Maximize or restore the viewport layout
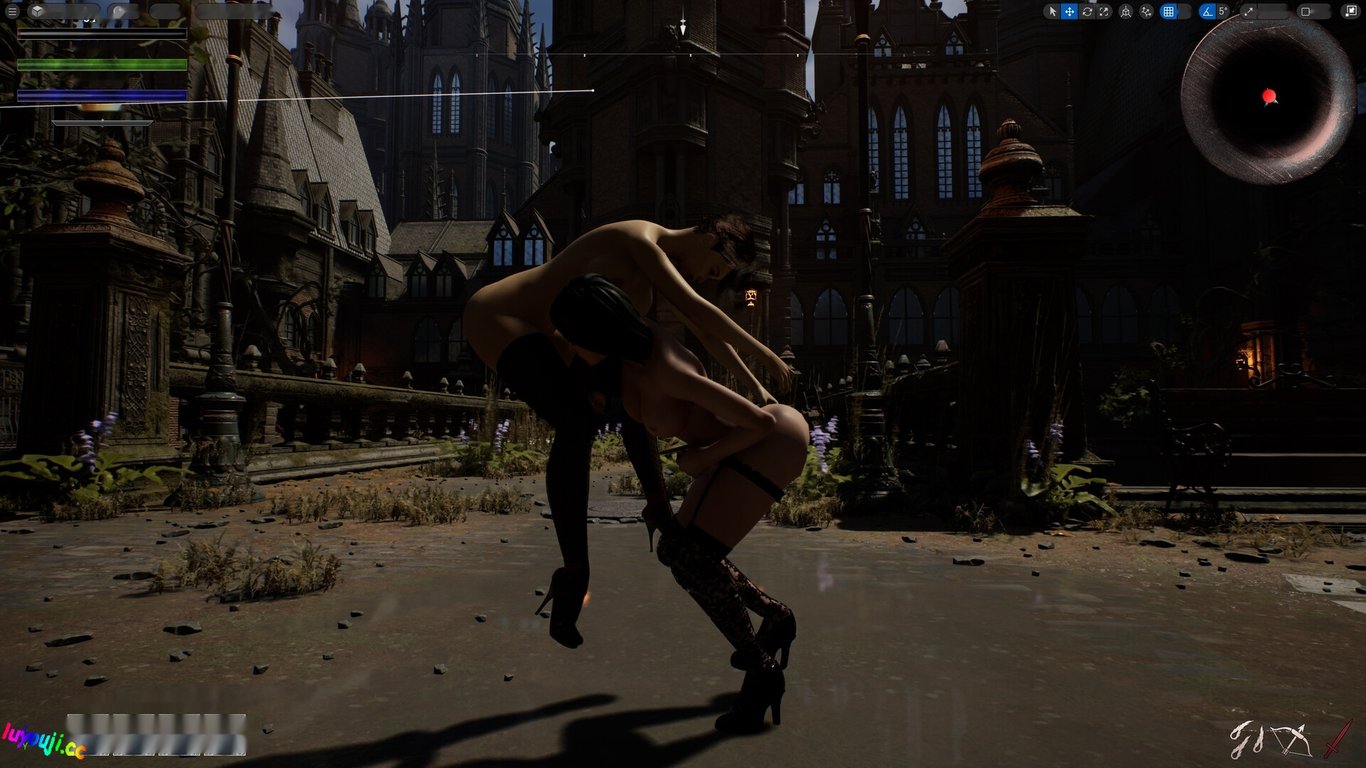 pos(1351,12)
